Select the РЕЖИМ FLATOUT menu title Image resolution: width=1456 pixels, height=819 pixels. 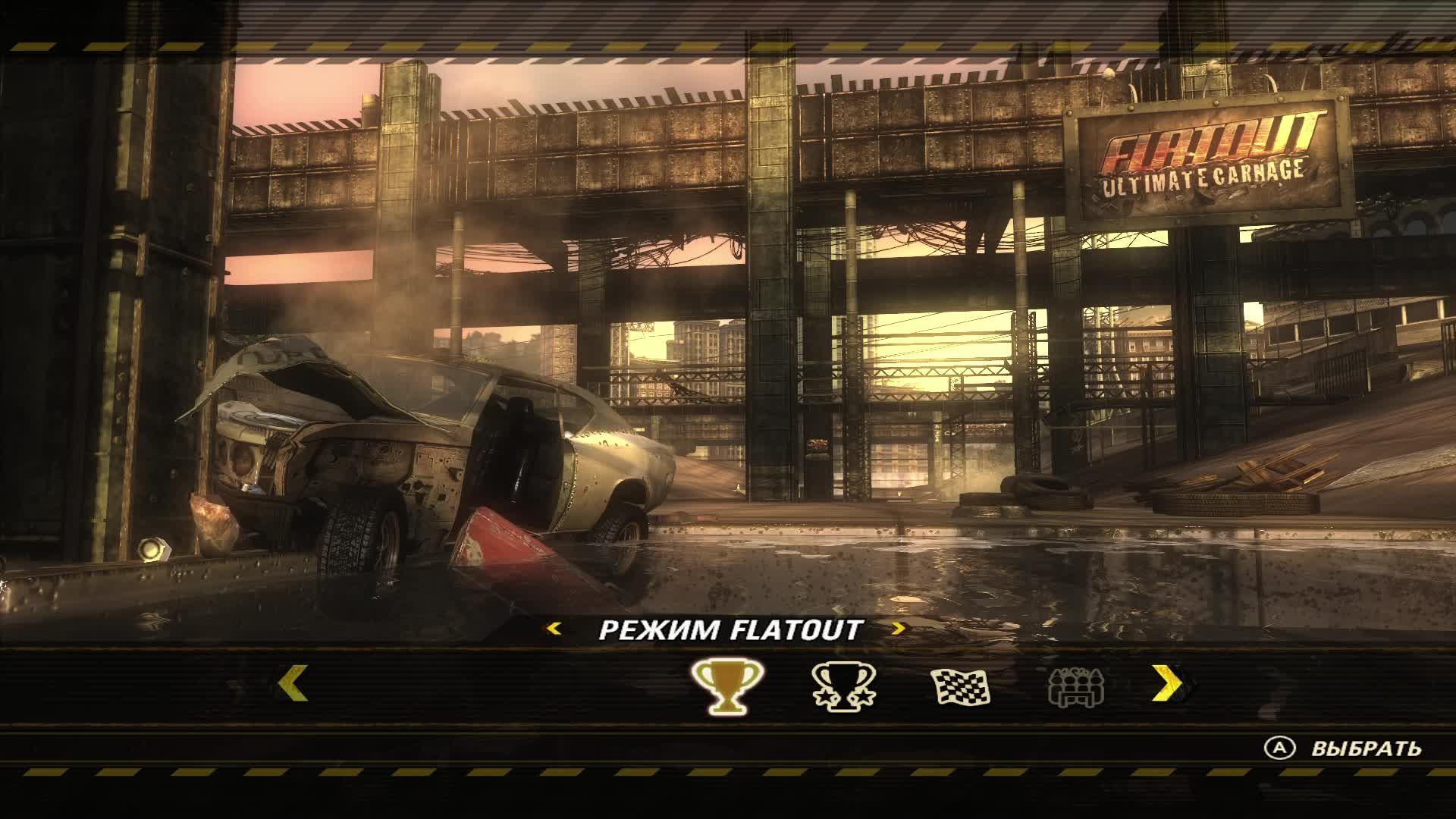(730, 628)
